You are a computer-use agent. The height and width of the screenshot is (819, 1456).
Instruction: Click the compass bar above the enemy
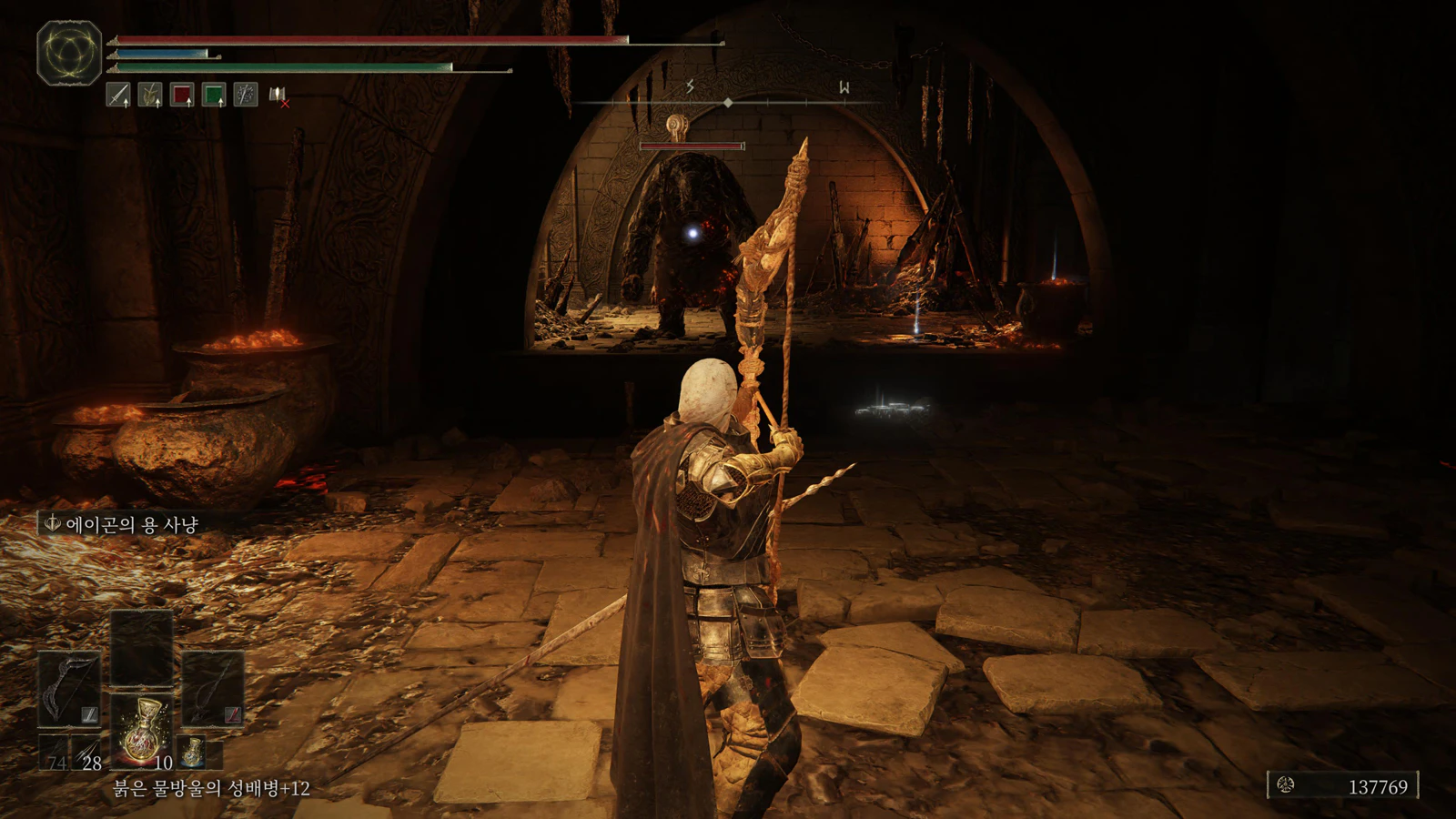point(728,103)
